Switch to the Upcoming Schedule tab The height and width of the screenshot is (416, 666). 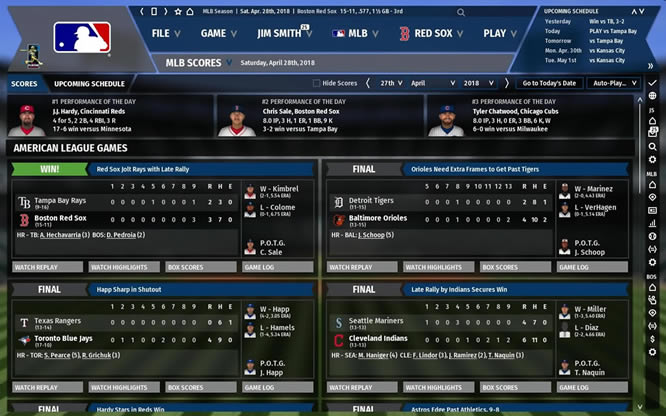pyautogui.click(x=89, y=84)
